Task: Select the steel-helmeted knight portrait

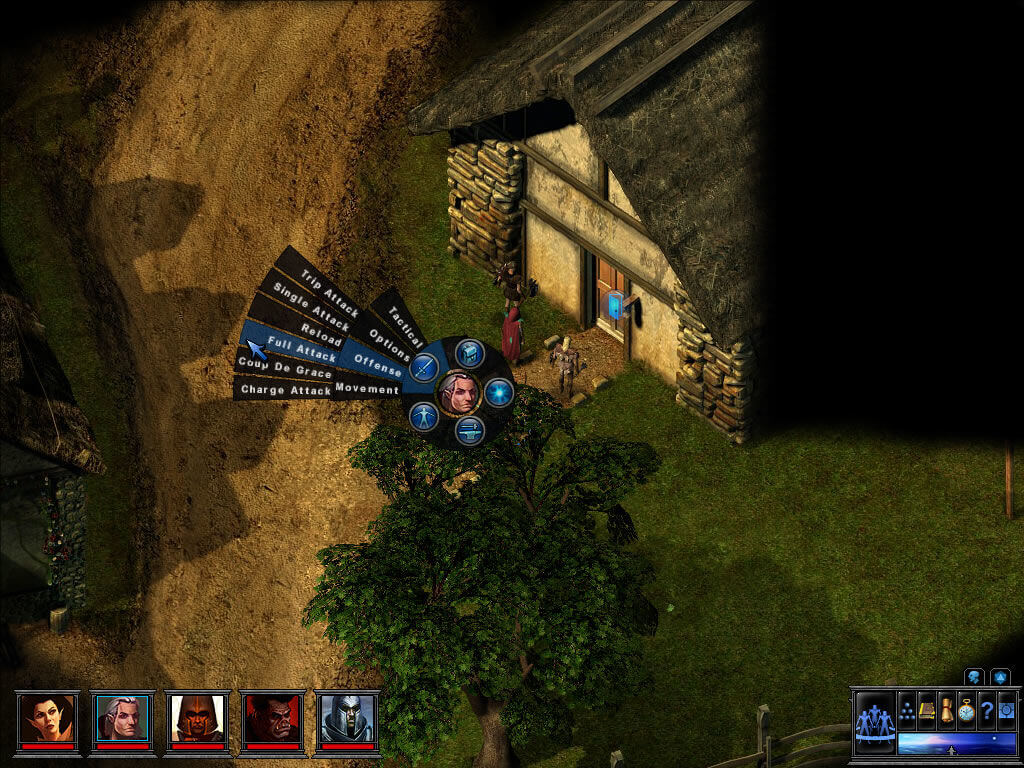Action: tap(347, 718)
